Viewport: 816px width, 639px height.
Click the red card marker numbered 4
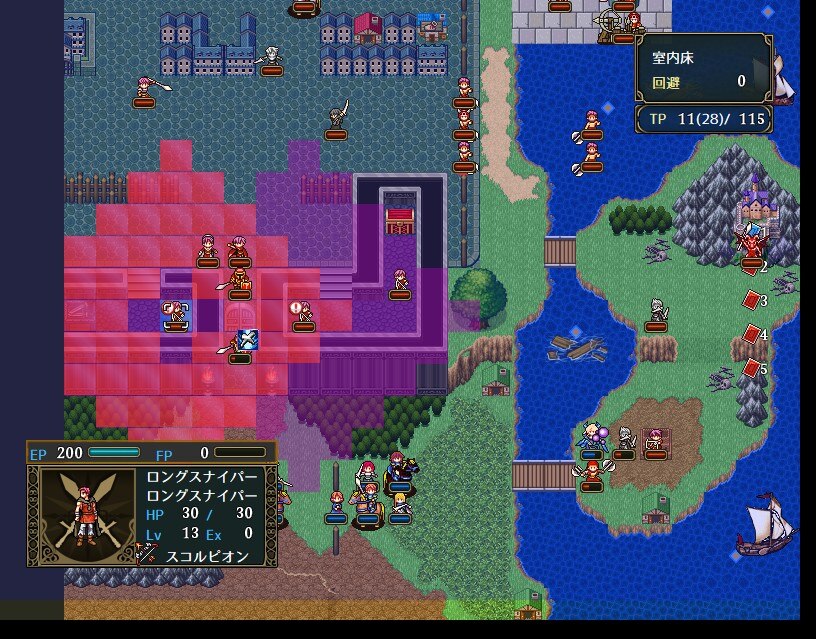[752, 334]
